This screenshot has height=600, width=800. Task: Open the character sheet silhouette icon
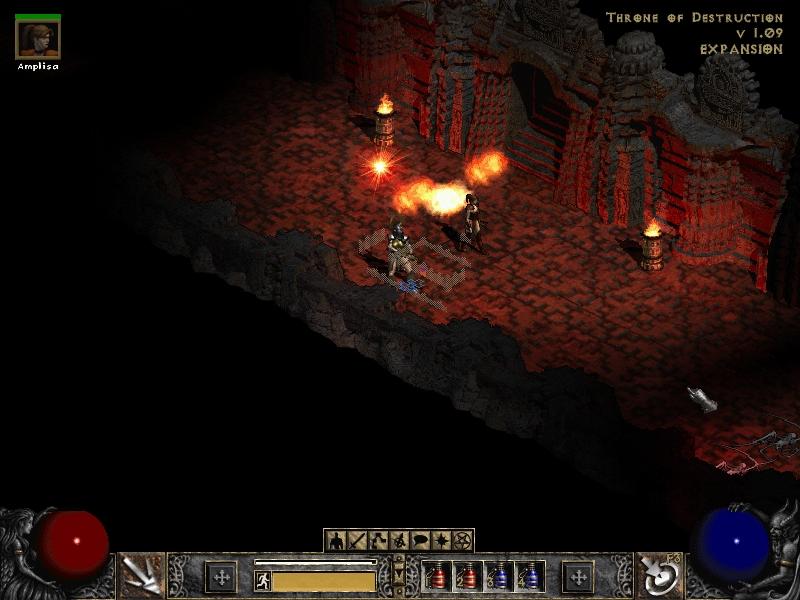click(x=336, y=541)
